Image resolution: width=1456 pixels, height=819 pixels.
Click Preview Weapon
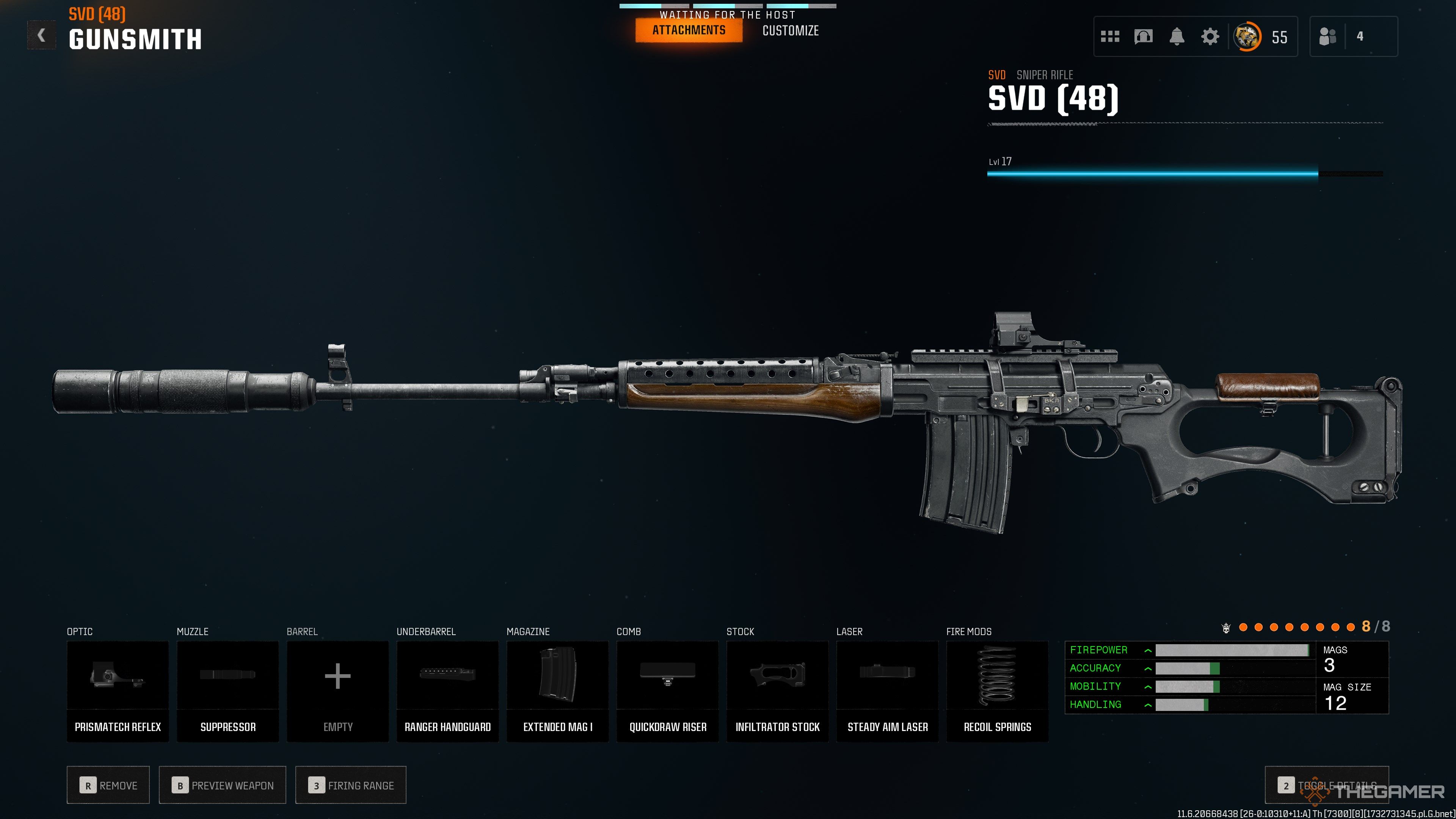[x=222, y=785]
